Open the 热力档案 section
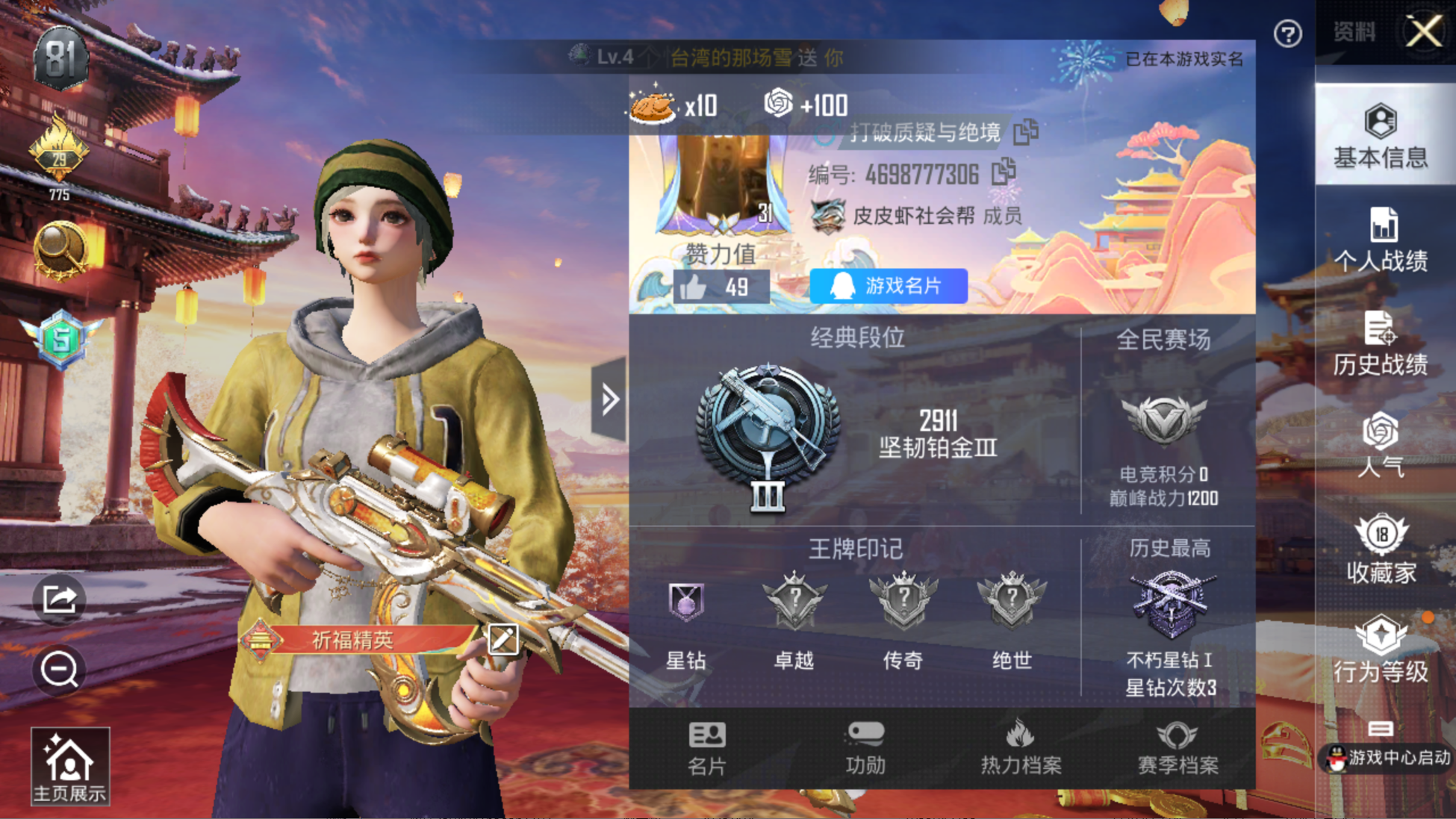Viewport: 1456px width, 819px height. coord(1021,748)
